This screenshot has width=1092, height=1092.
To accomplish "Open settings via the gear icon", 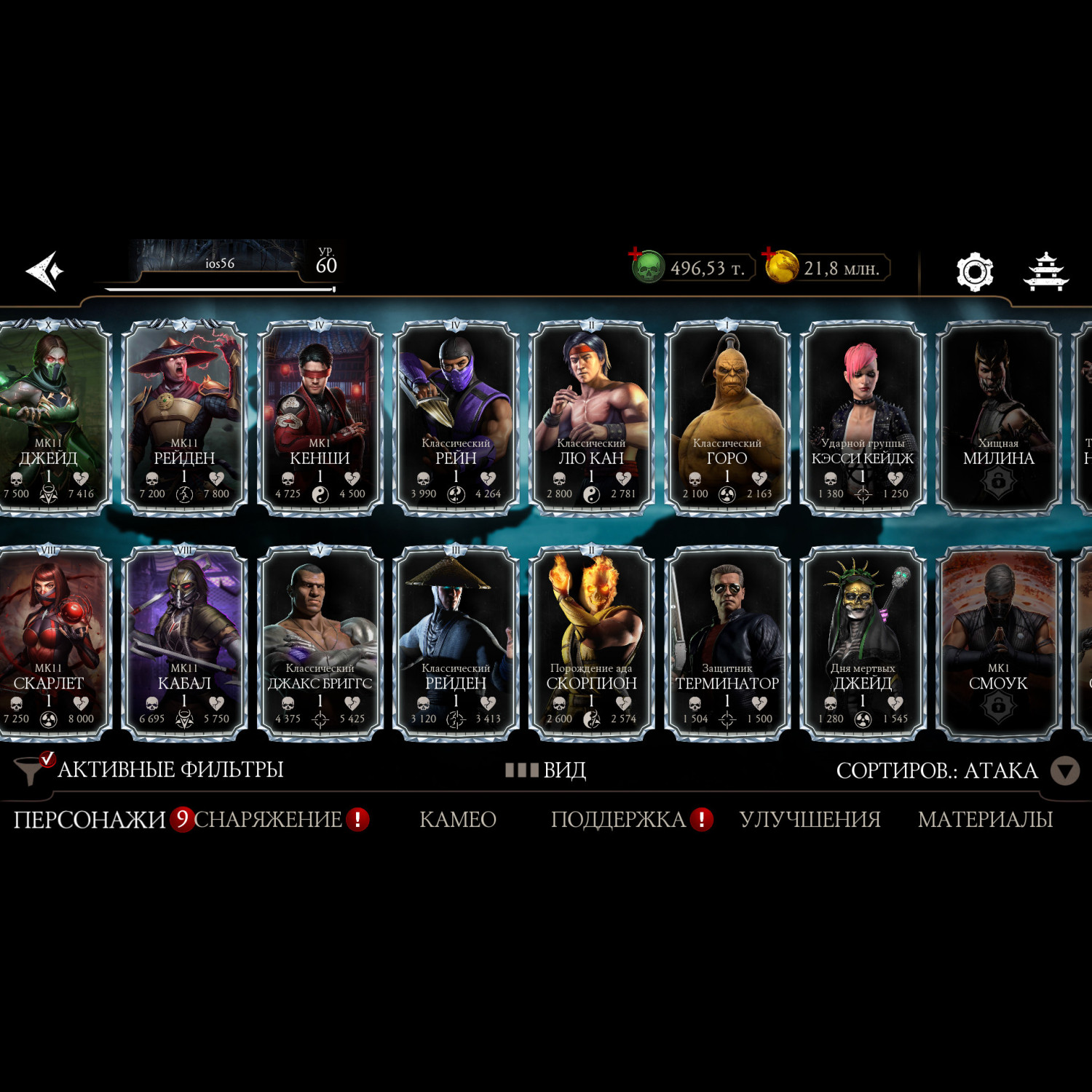I will (x=974, y=272).
